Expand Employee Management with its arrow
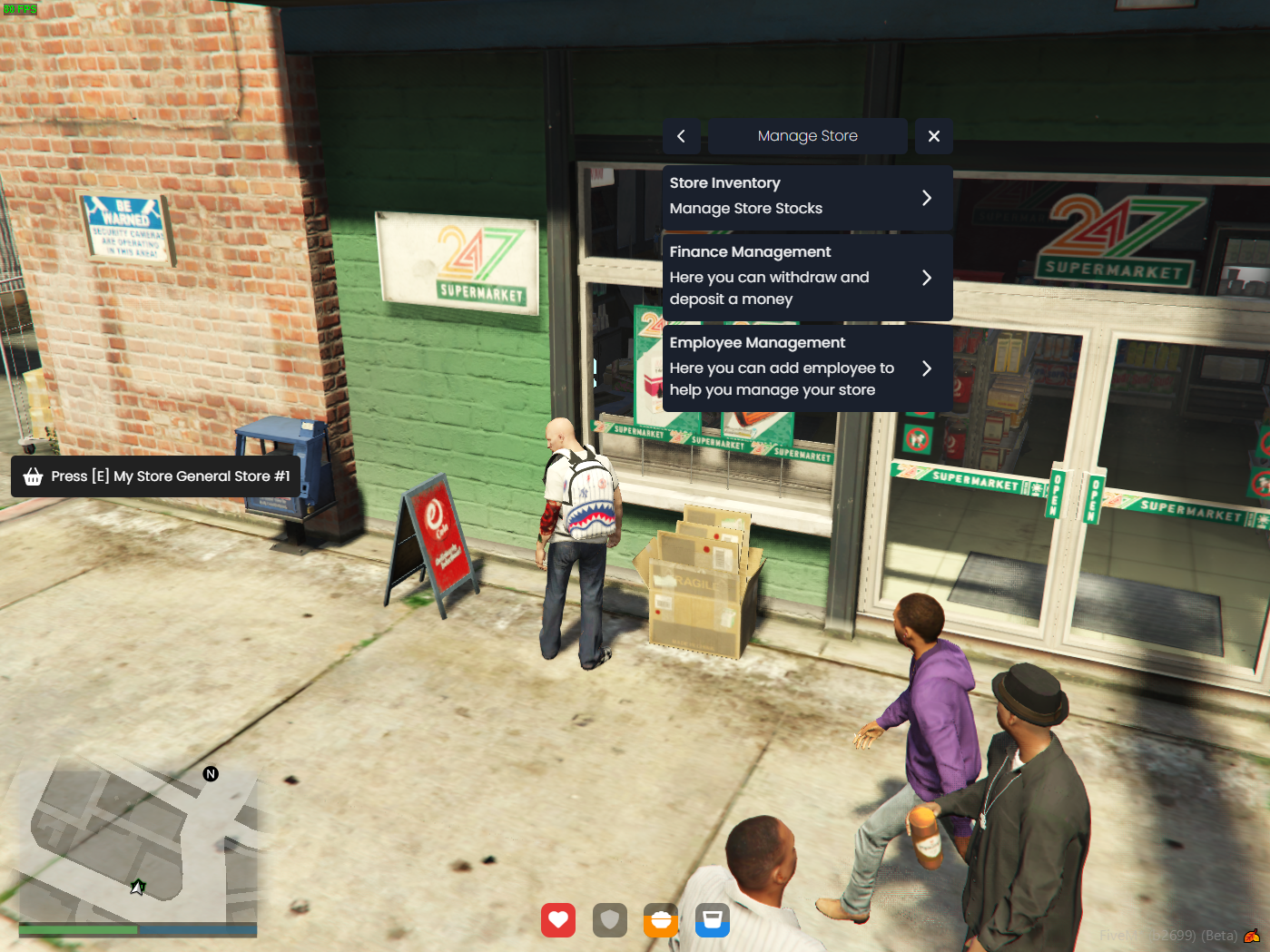The width and height of the screenshot is (1270, 952). [928, 368]
